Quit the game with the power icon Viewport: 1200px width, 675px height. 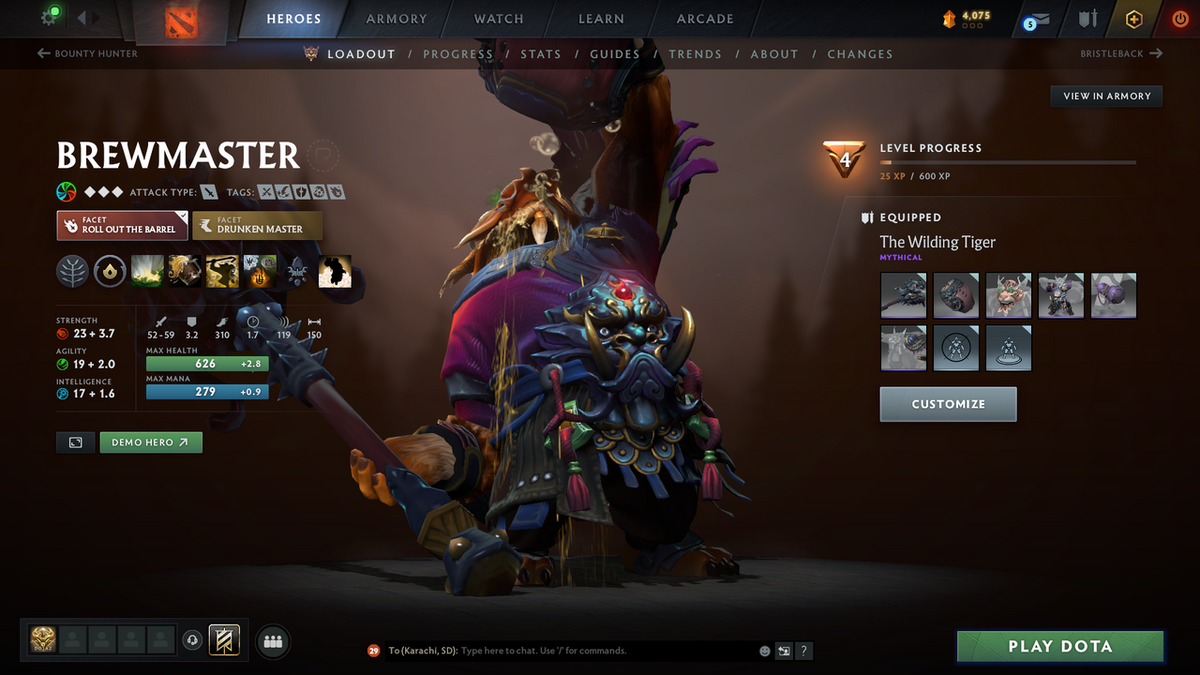tap(1180, 19)
